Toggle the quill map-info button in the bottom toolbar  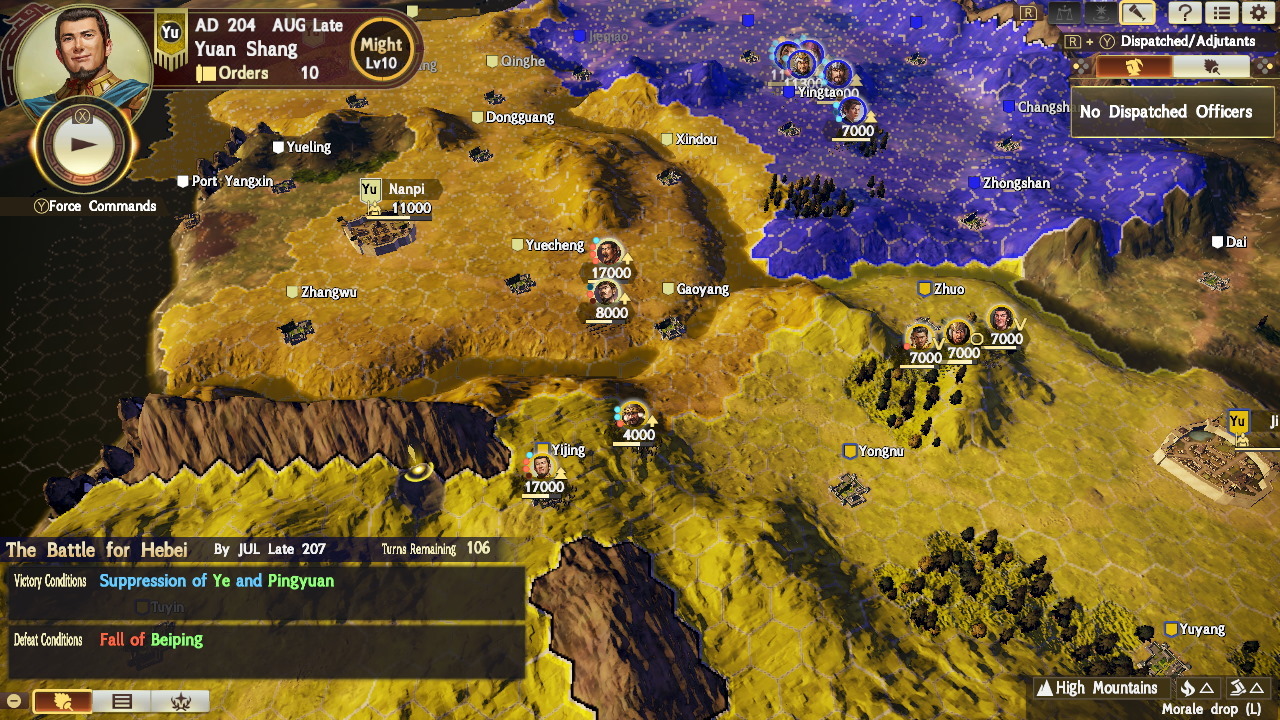62,701
